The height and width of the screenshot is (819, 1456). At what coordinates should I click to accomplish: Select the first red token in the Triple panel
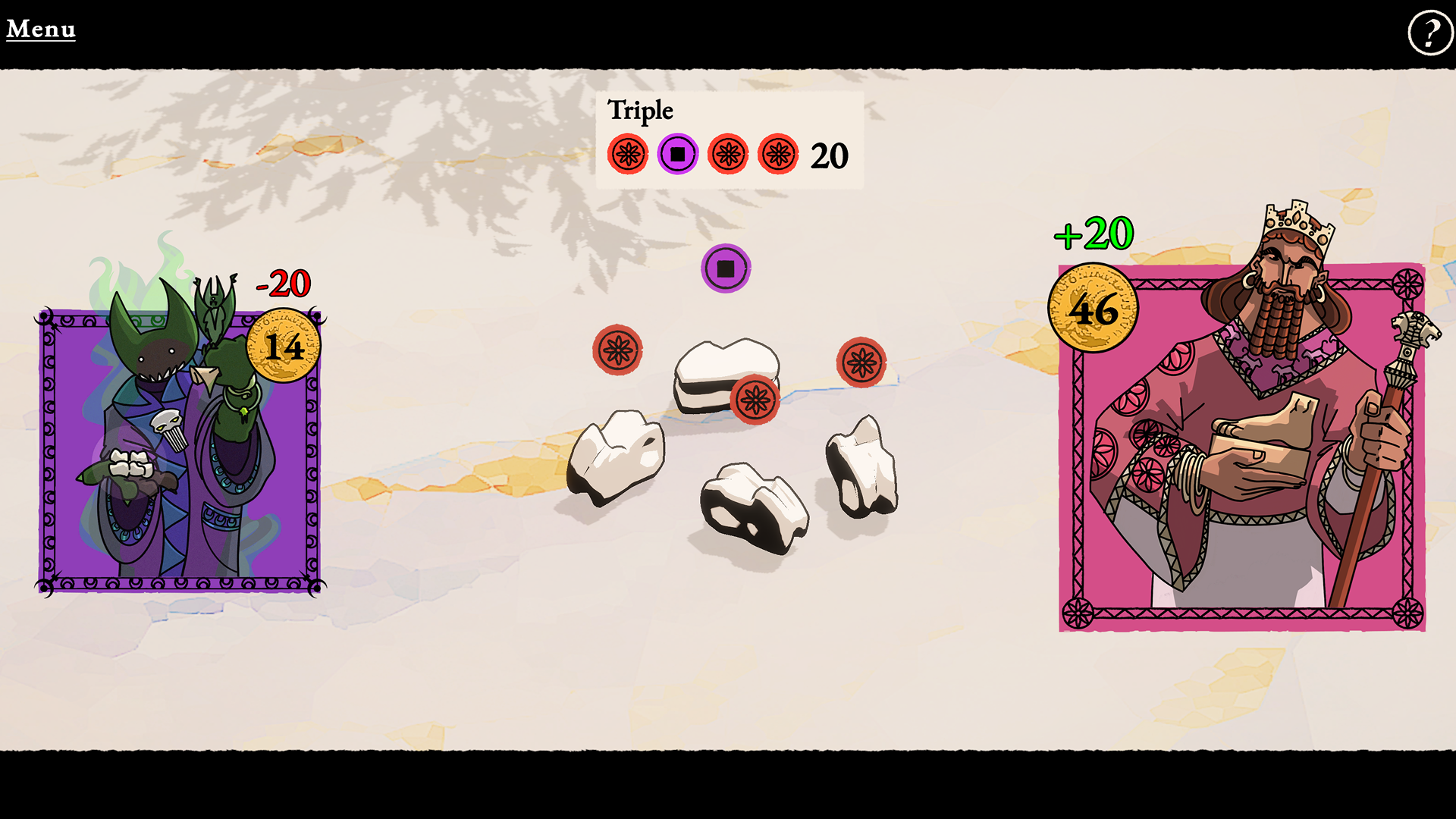tap(627, 154)
